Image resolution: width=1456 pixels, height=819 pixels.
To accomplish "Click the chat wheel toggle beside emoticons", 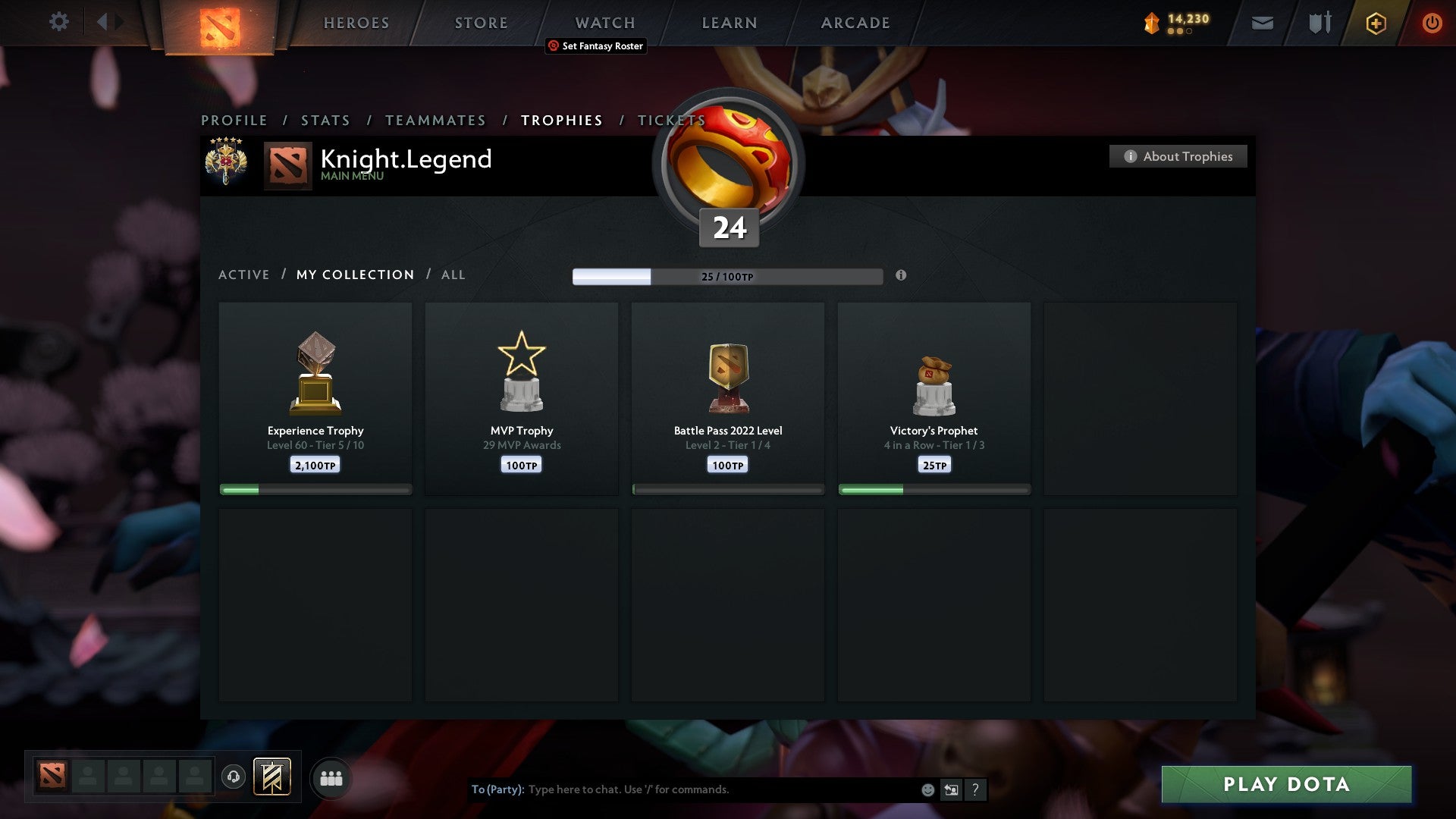I will [x=951, y=789].
